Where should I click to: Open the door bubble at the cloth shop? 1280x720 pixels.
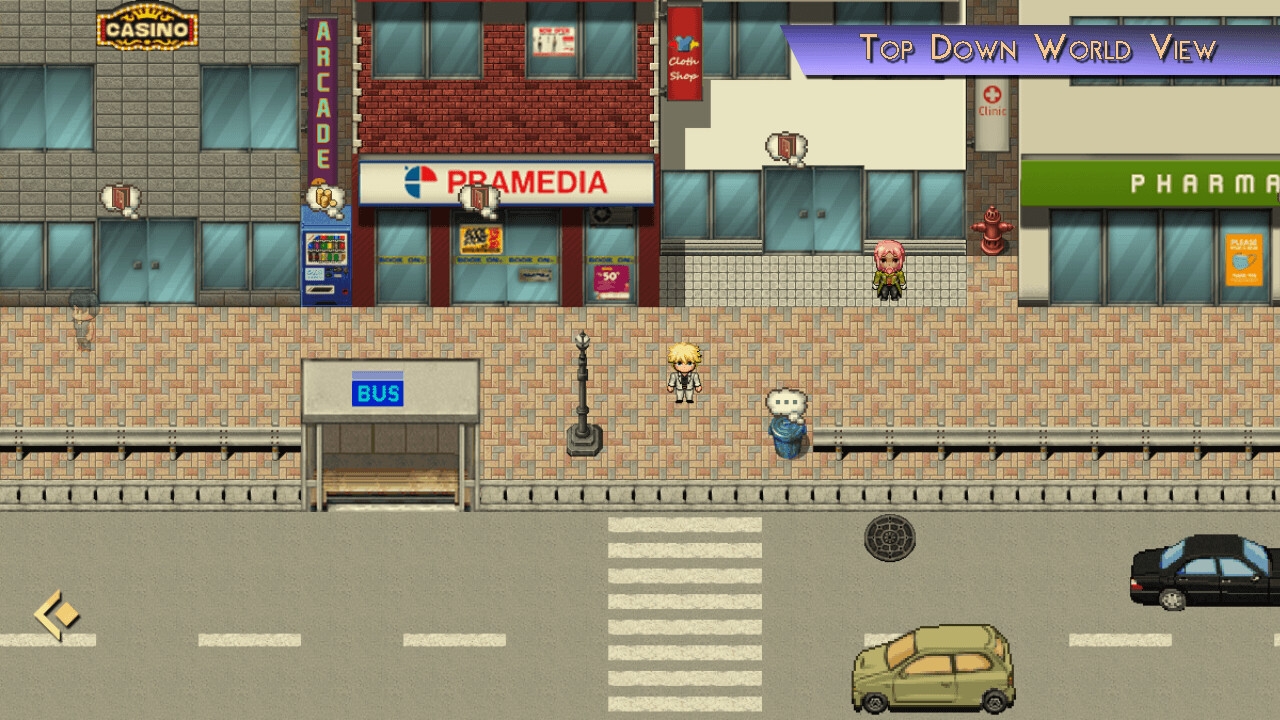786,148
